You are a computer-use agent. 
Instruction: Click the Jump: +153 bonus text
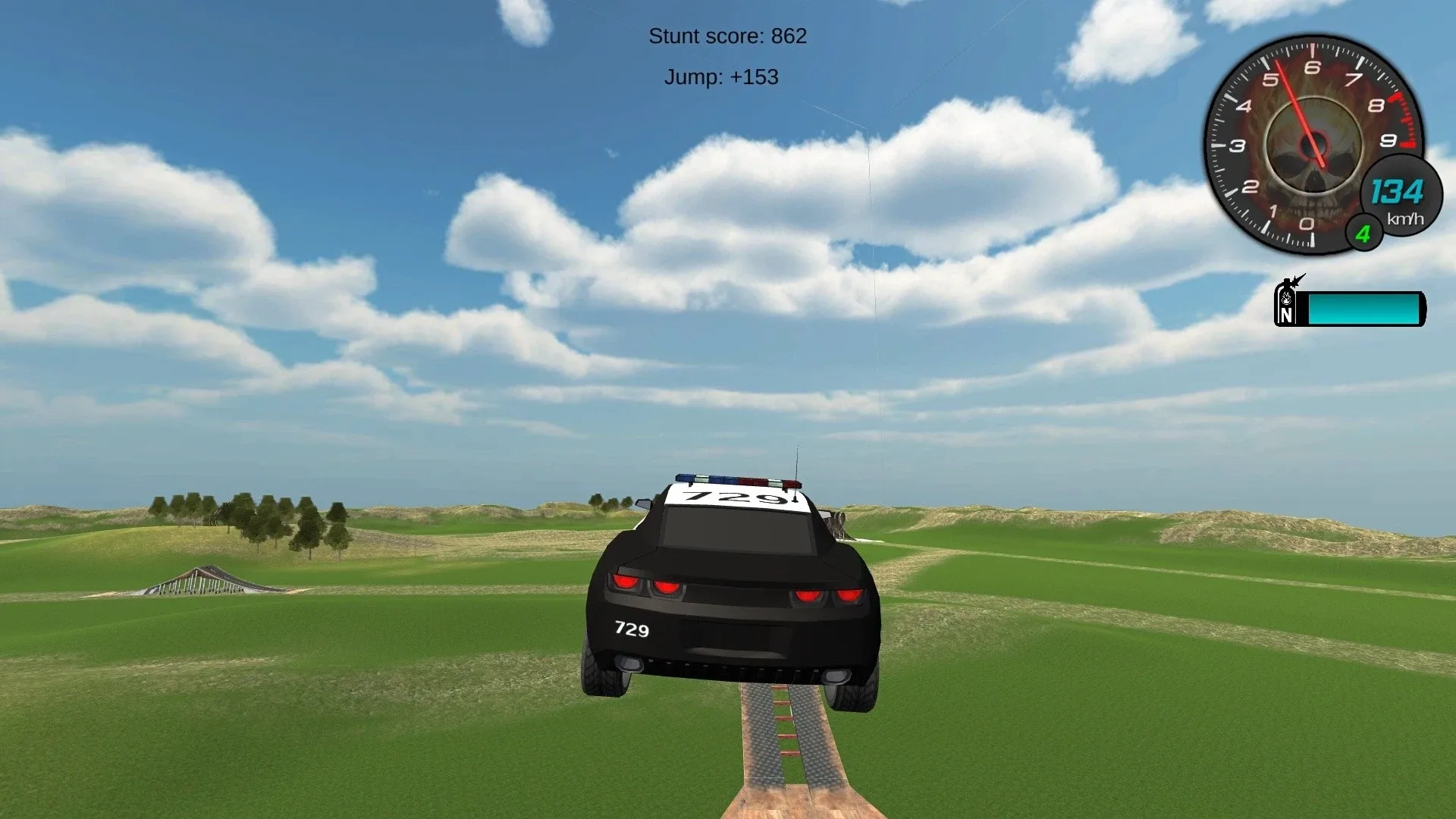[x=721, y=77]
